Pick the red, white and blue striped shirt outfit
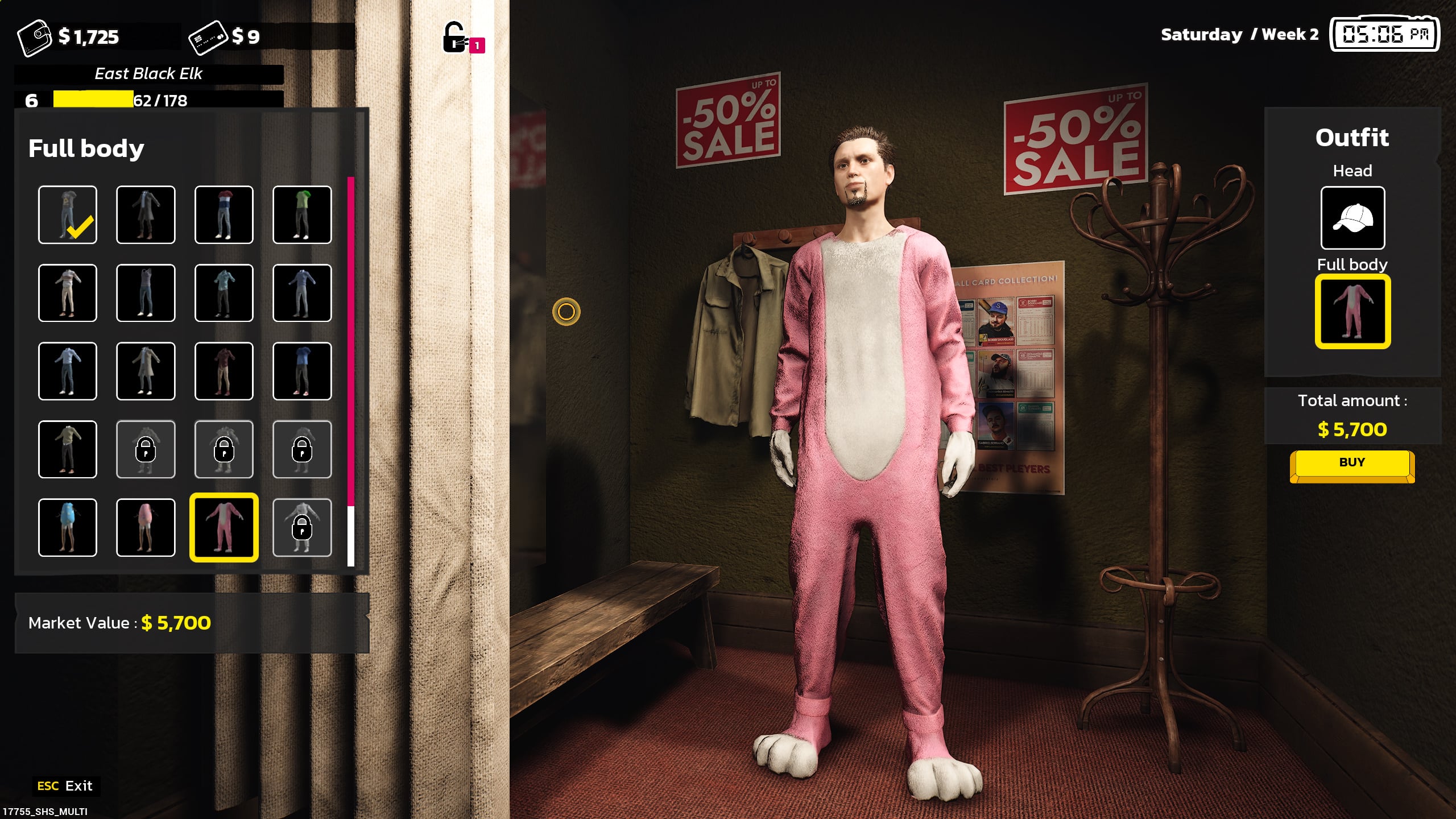Viewport: 1456px width, 819px height. [224, 215]
